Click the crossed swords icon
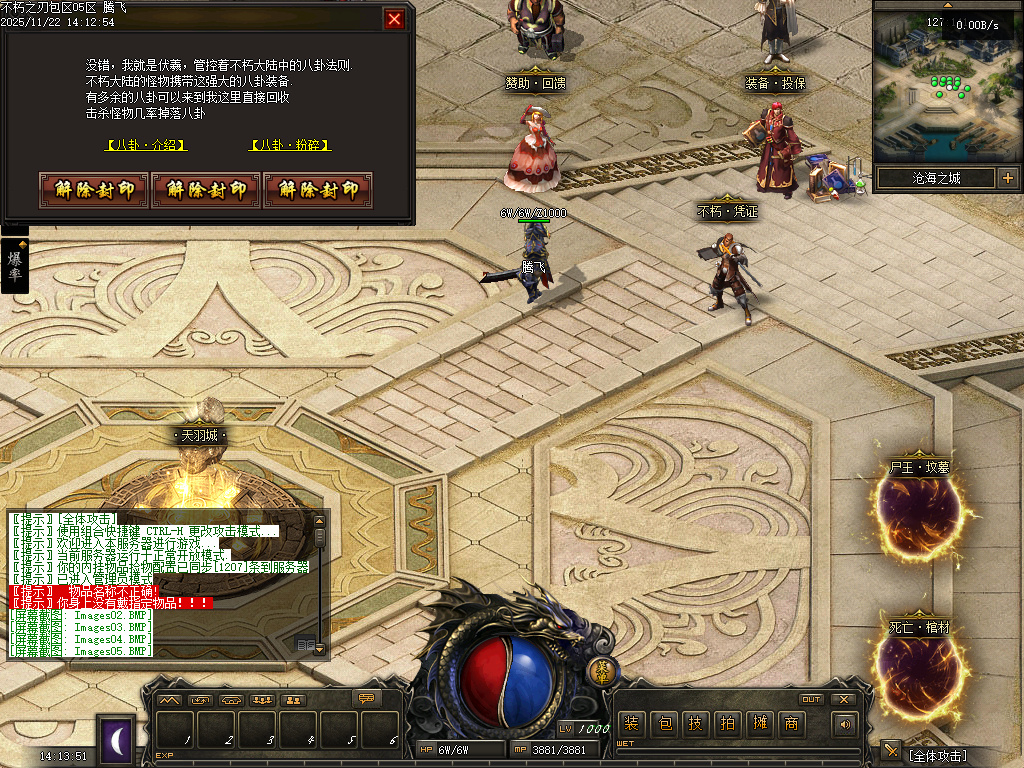 click(x=890, y=751)
